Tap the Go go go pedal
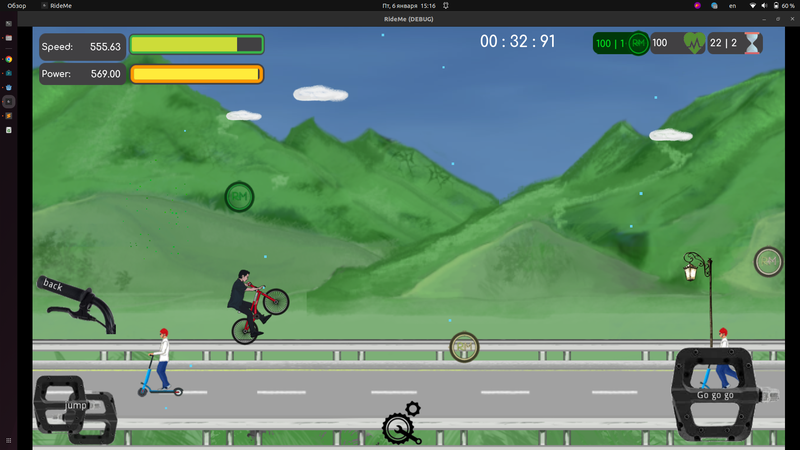 pos(714,394)
